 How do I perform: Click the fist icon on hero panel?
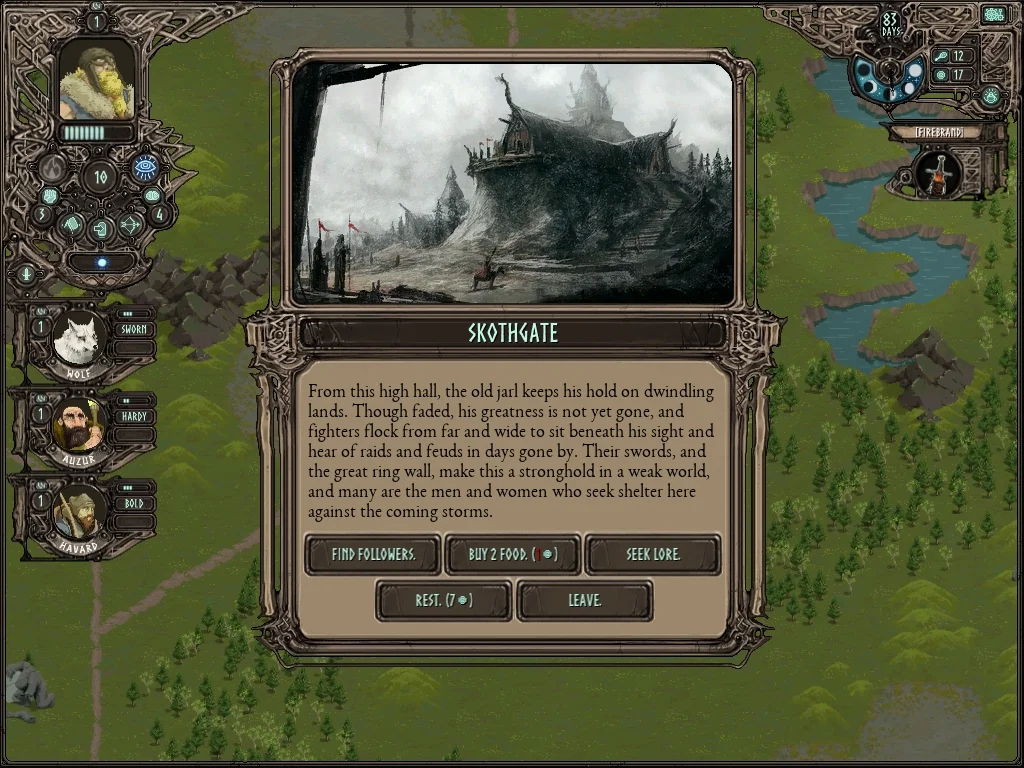coord(50,196)
